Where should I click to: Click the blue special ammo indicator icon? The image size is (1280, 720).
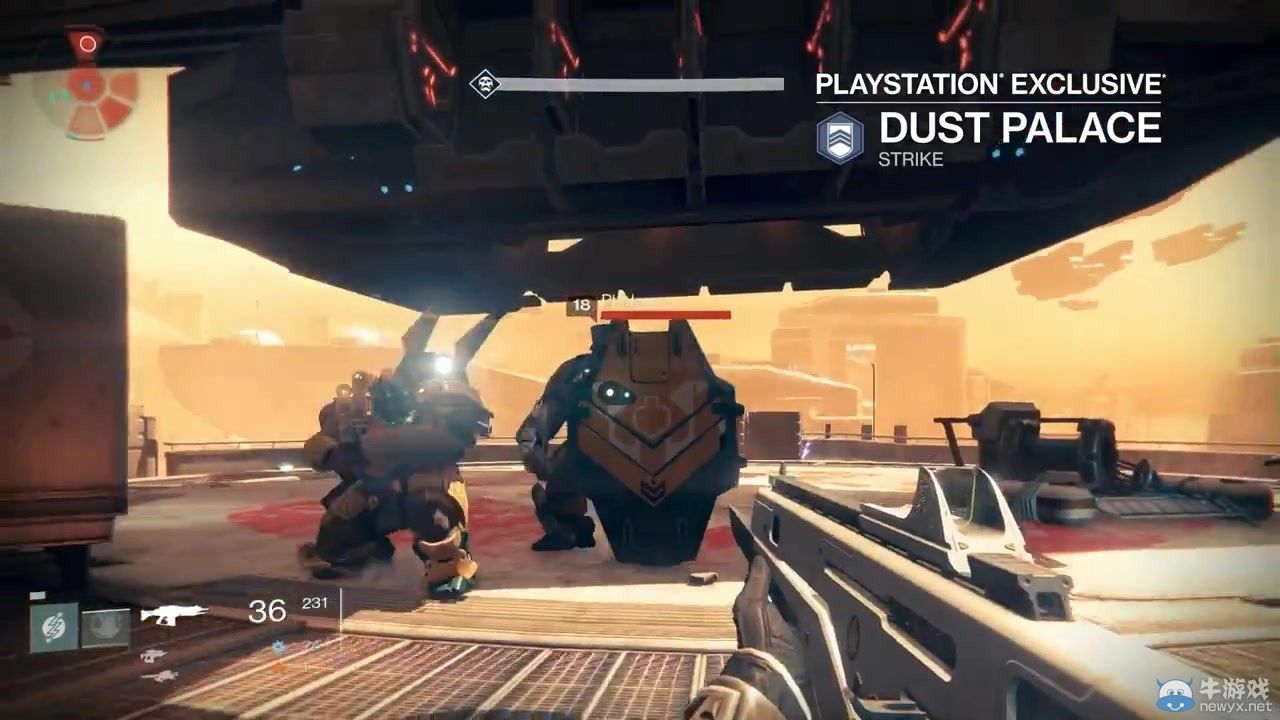click(277, 646)
